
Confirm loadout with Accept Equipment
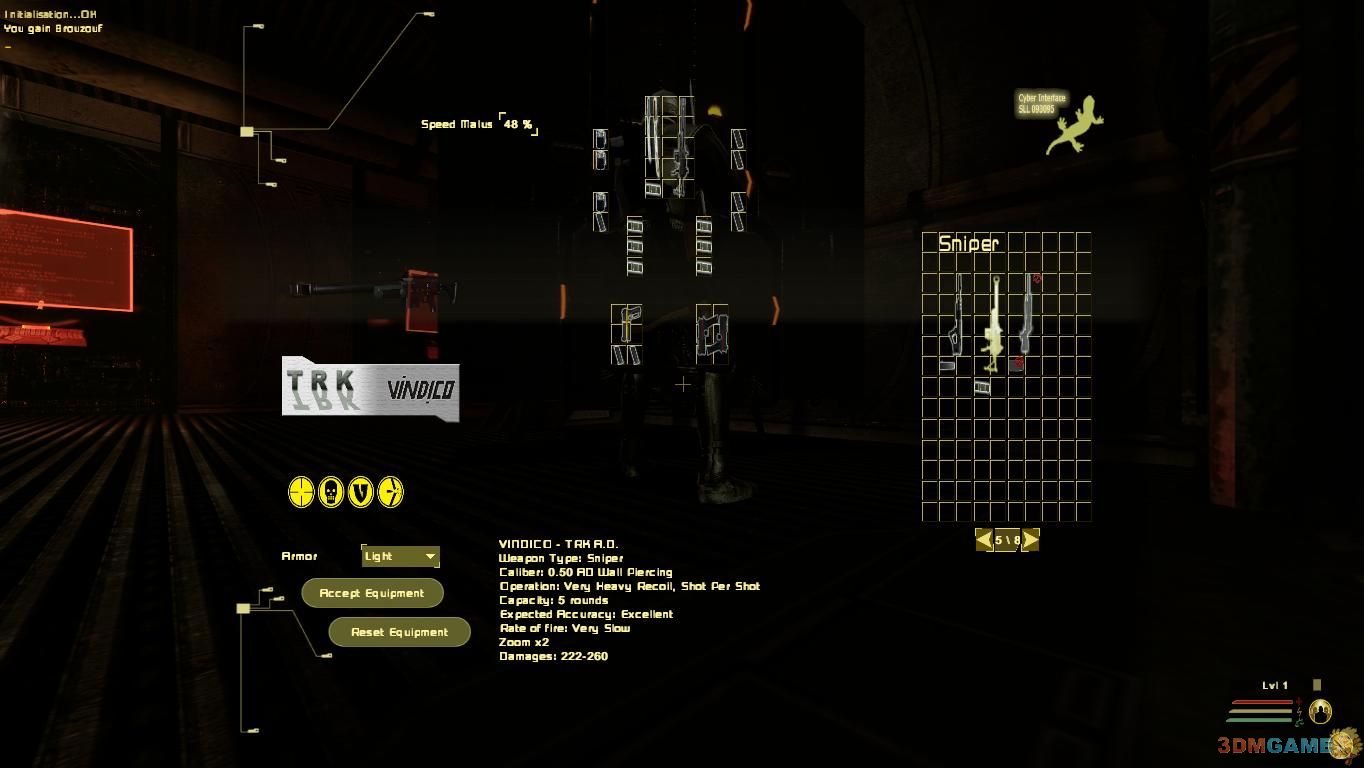[372, 593]
